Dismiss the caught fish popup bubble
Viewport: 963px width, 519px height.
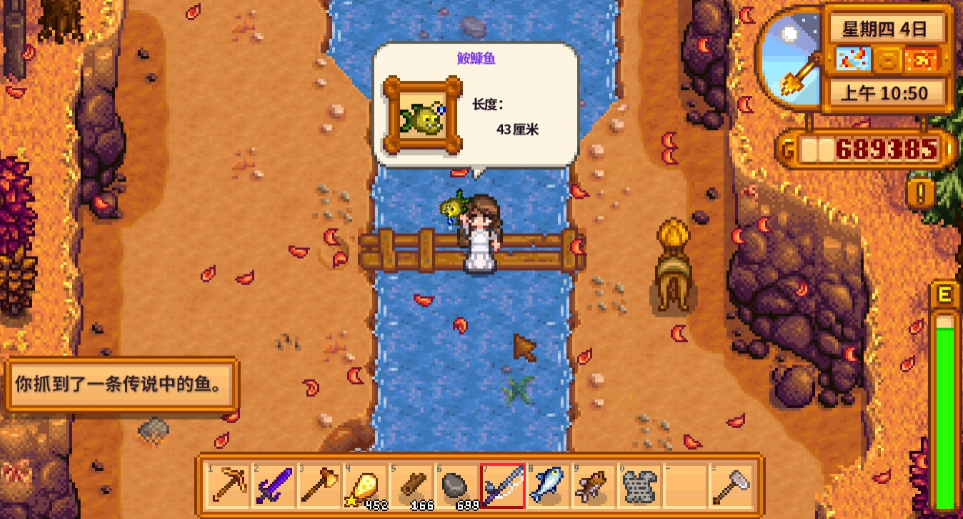point(475,103)
